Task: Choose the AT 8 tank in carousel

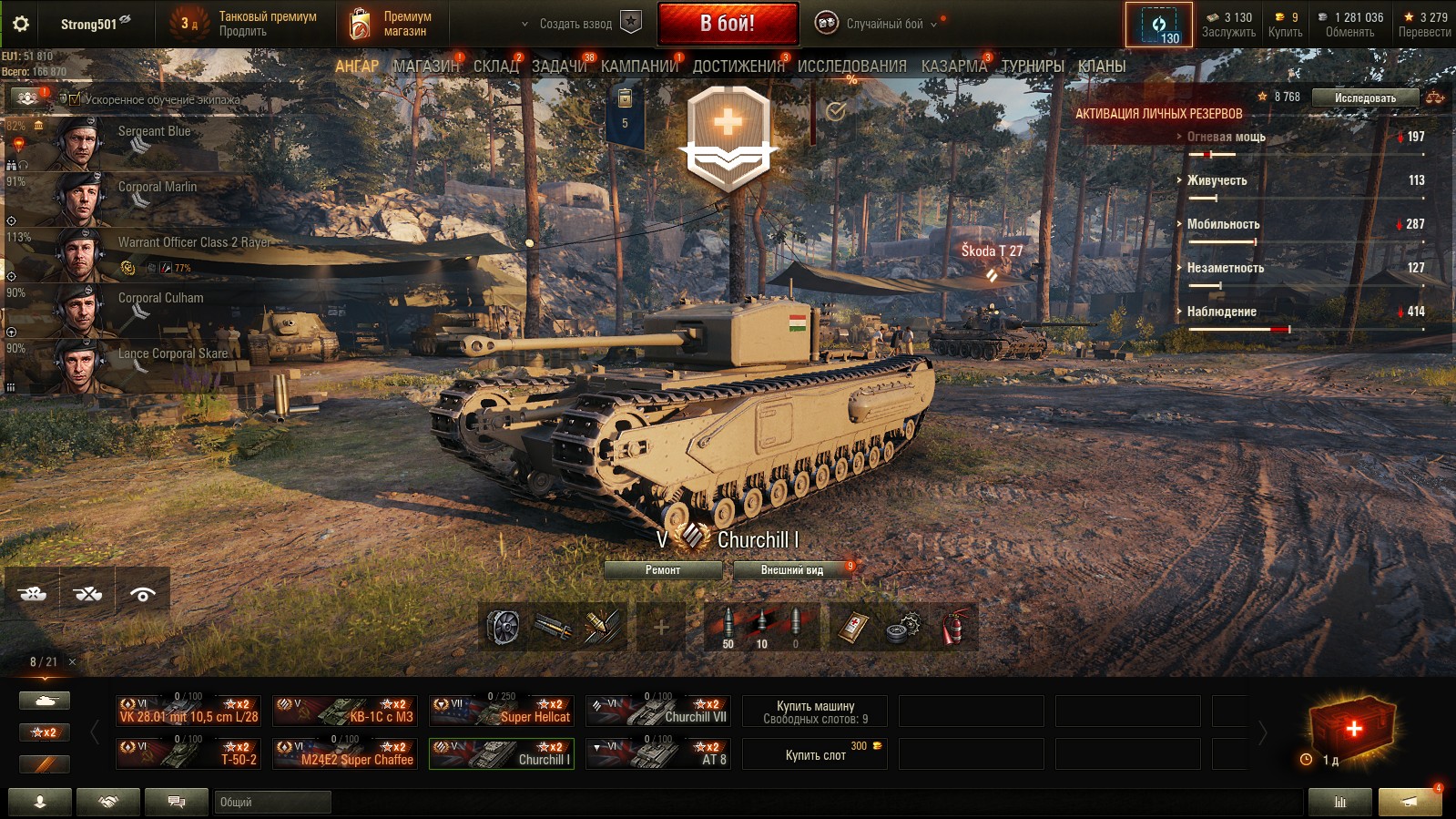Action: tap(658, 753)
